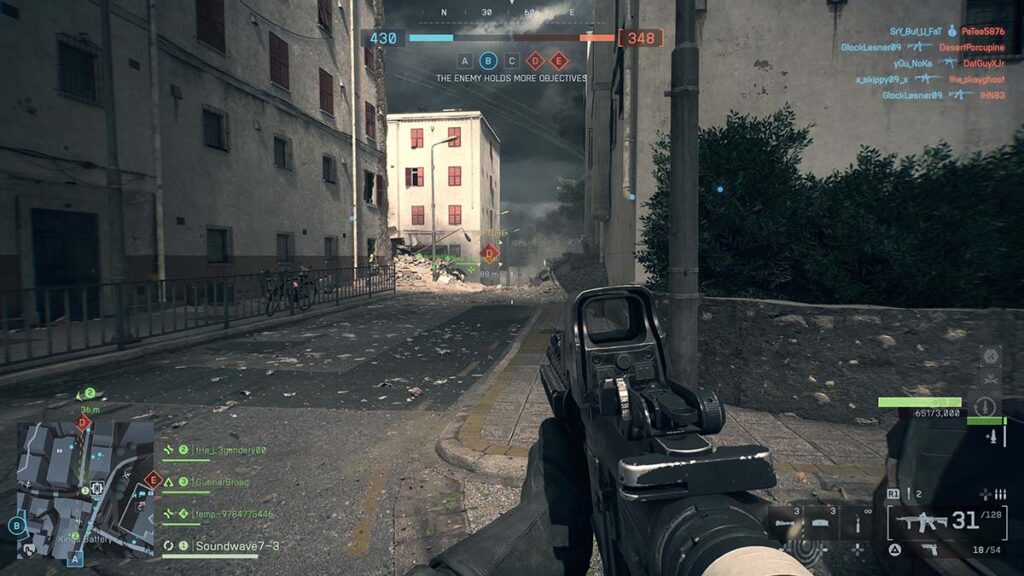Select objective A indicator at top

pyautogui.click(x=464, y=60)
